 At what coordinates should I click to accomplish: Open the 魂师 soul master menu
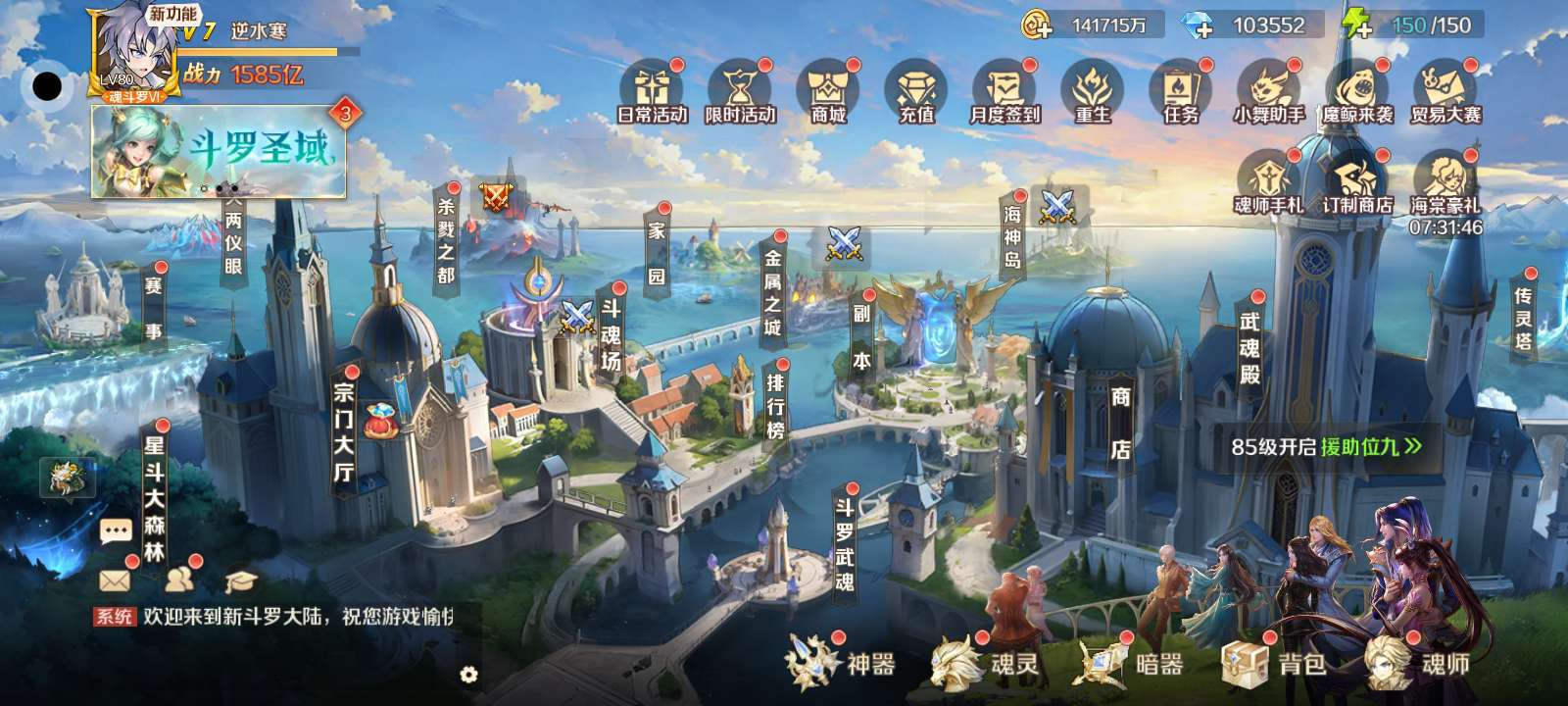[1418, 664]
